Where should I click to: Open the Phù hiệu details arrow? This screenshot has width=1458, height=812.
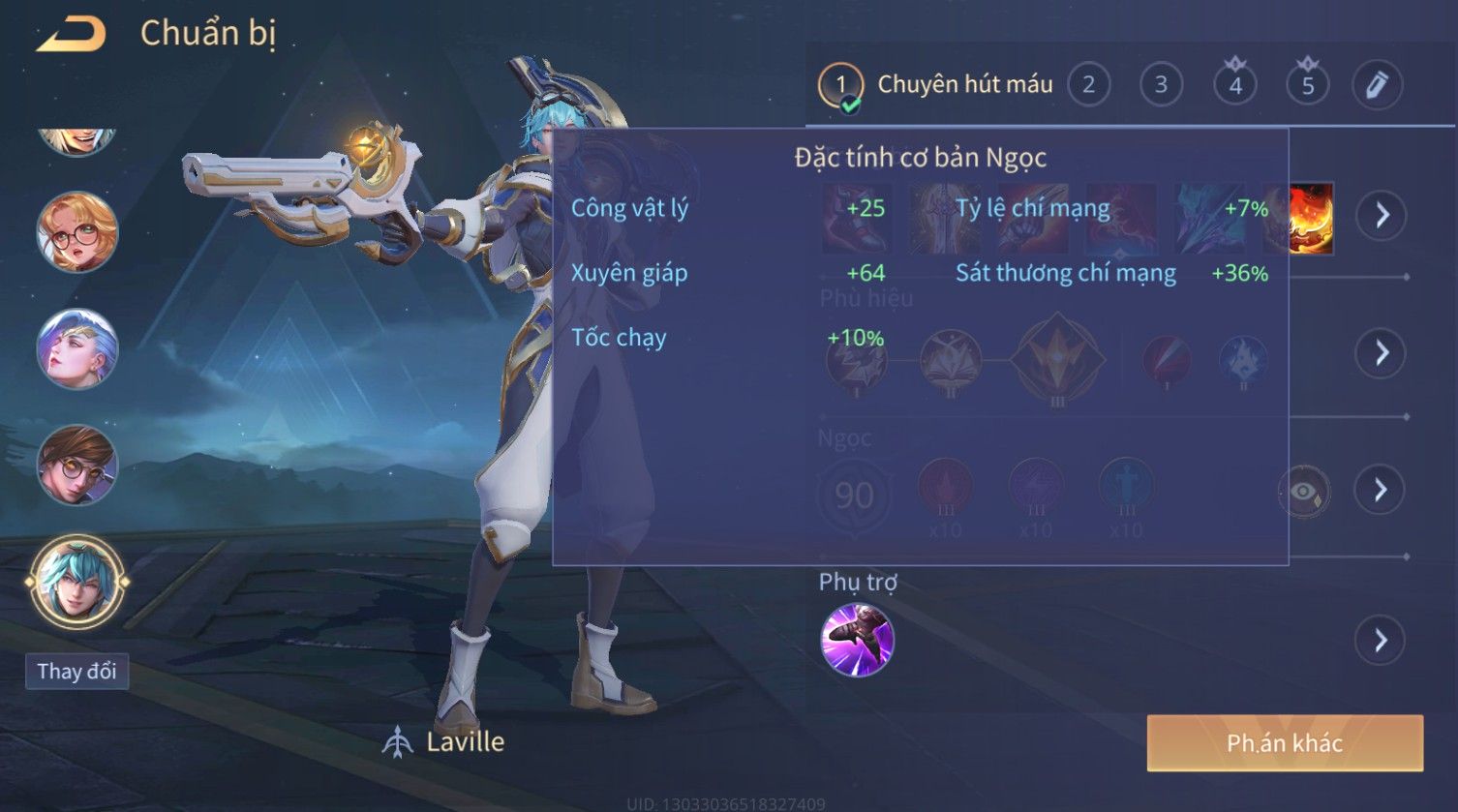(1381, 352)
